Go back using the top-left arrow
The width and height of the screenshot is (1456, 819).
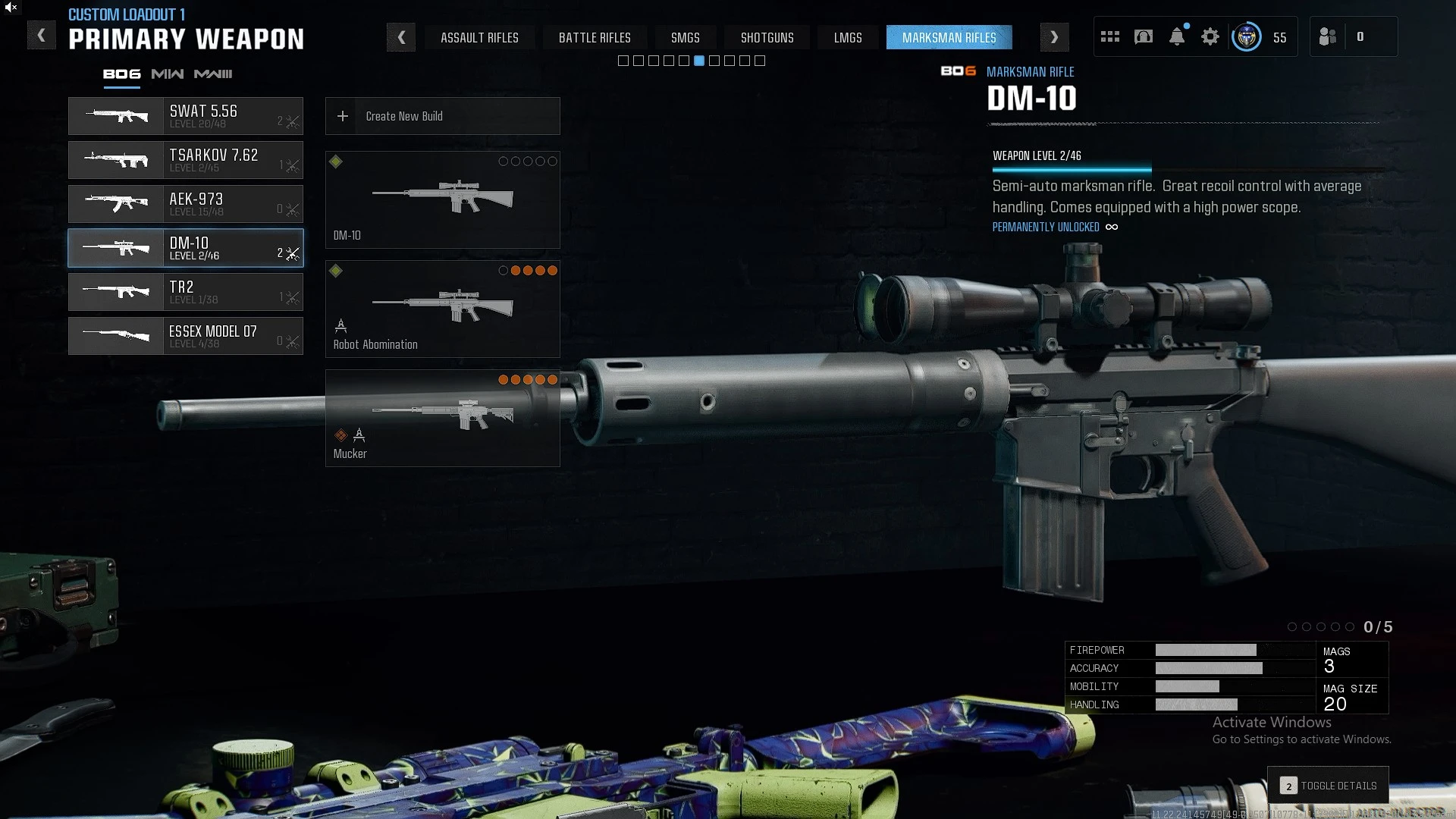[x=42, y=36]
